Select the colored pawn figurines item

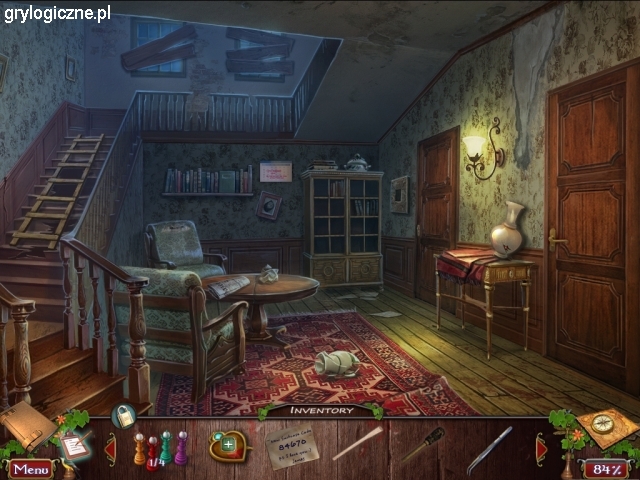(x=160, y=448)
